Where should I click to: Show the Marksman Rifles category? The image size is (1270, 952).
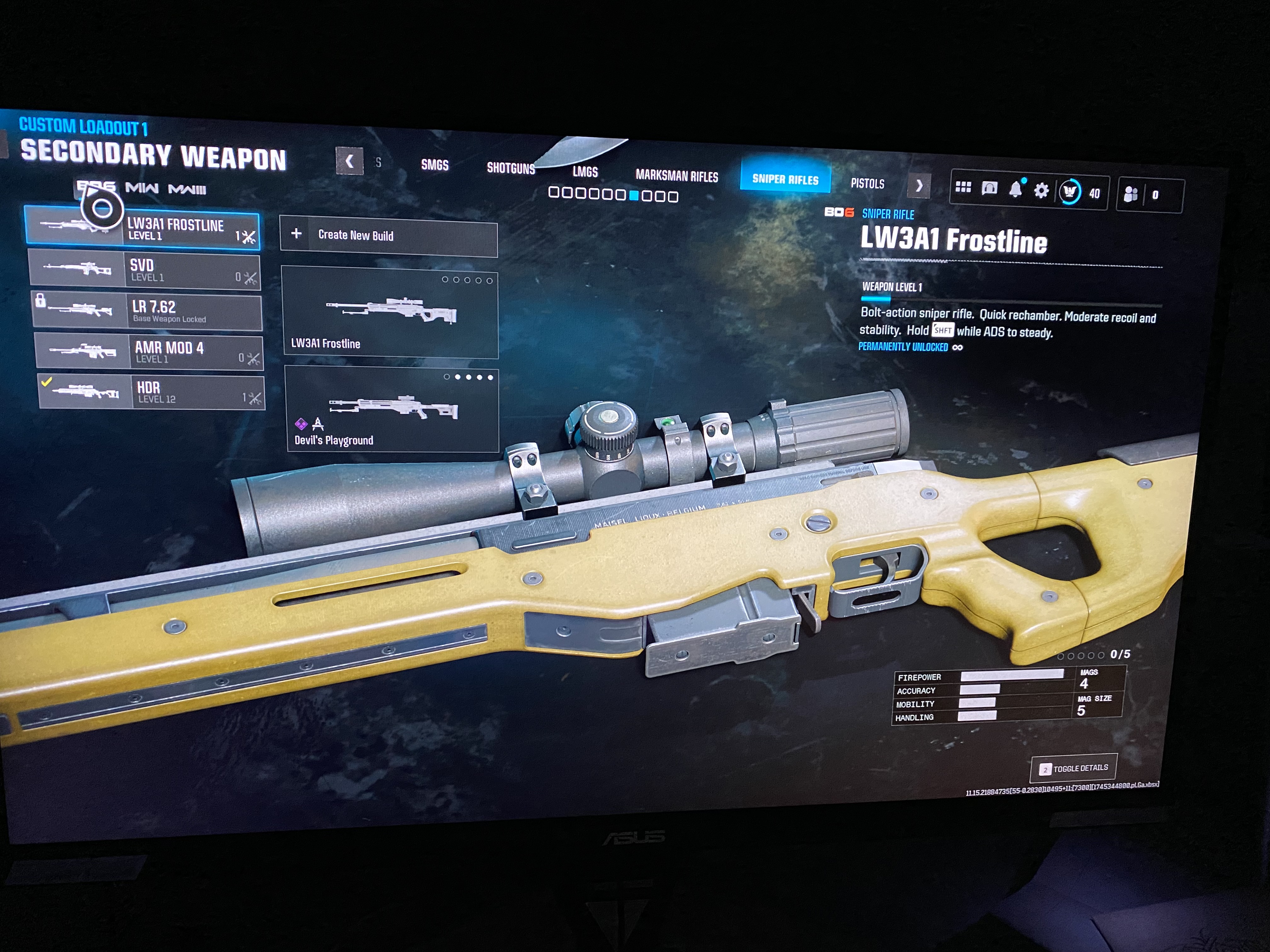click(676, 176)
